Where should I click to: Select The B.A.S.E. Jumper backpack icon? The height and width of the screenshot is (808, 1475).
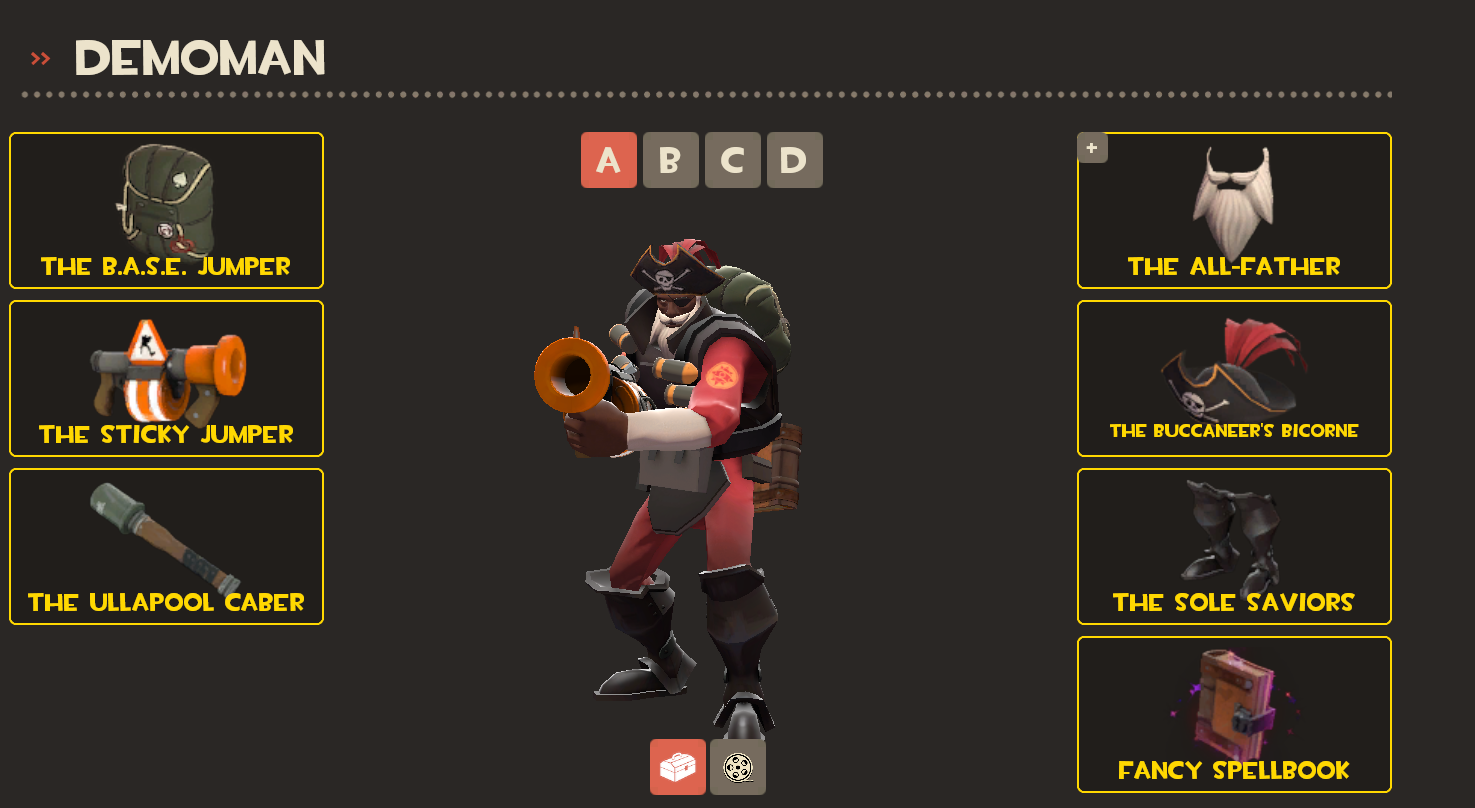165,200
